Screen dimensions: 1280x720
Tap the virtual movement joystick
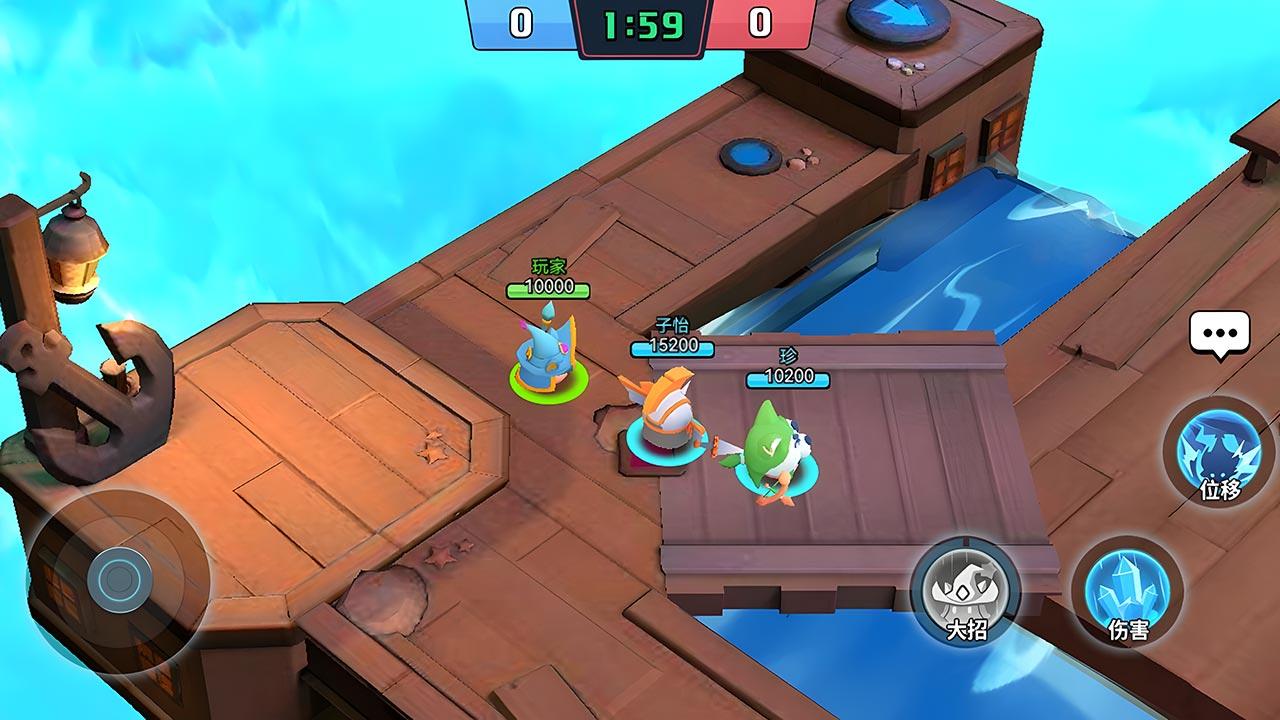click(x=119, y=577)
